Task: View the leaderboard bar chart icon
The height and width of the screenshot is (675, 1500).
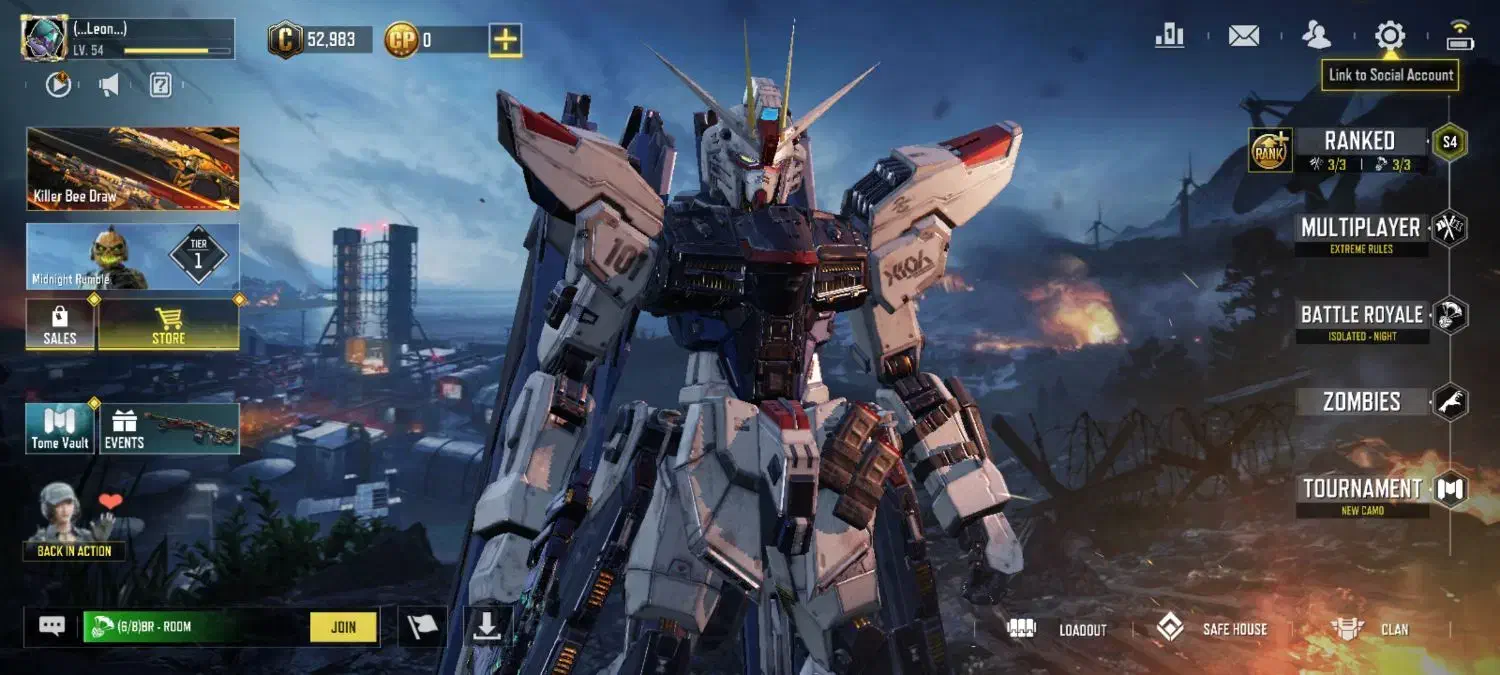Action: (1169, 36)
